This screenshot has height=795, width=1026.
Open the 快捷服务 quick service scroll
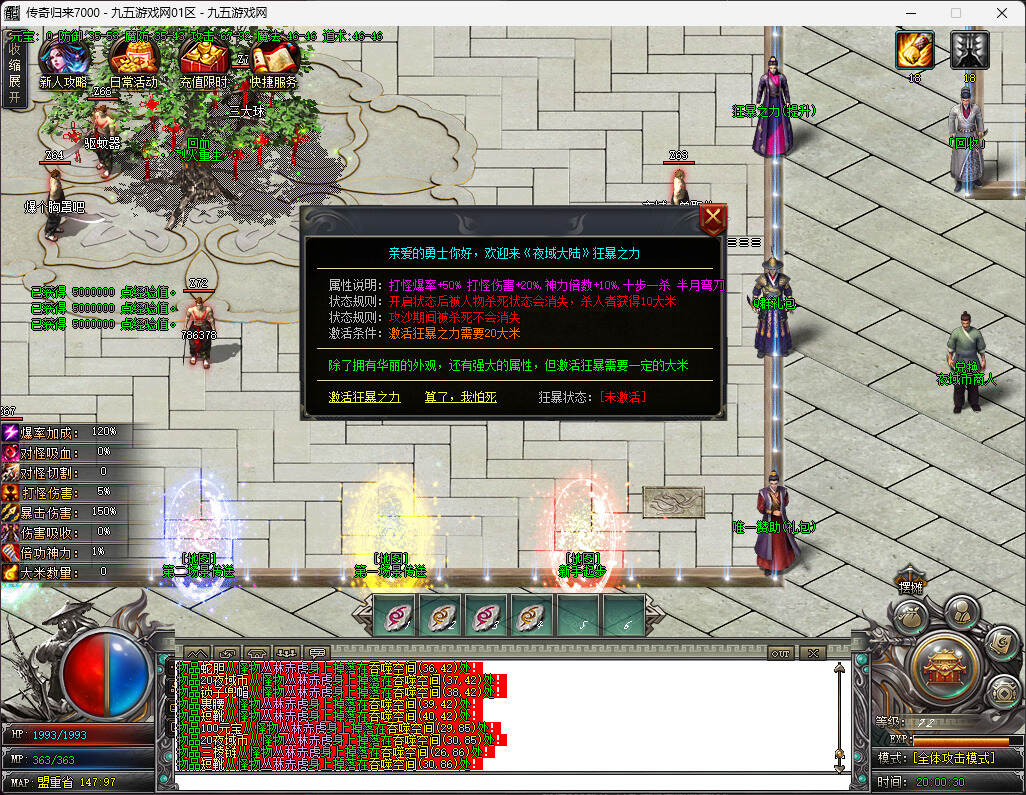[x=274, y=66]
